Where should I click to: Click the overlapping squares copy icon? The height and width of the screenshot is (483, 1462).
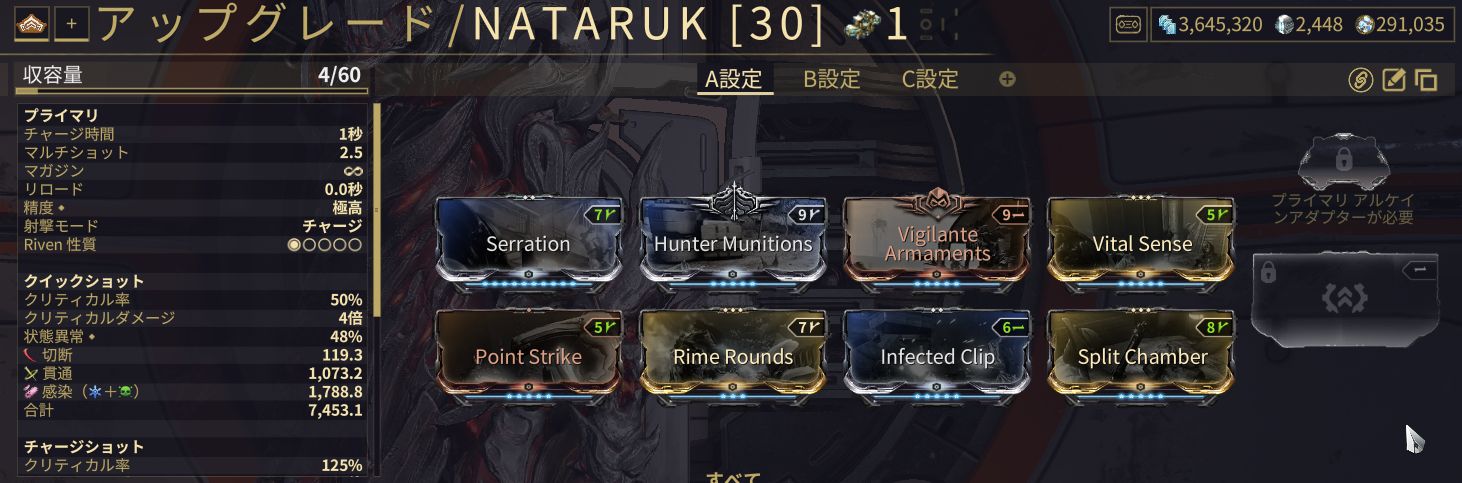point(1426,80)
